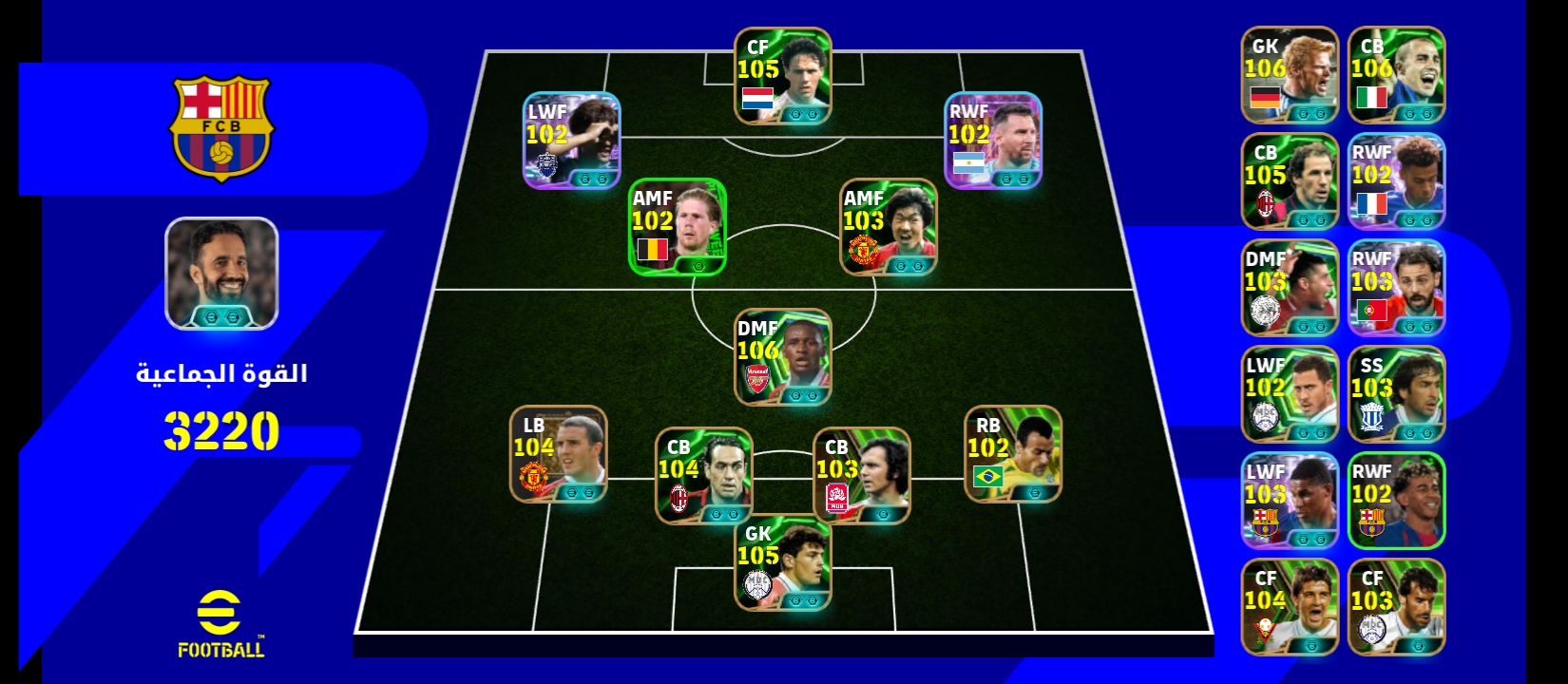This screenshot has height=684, width=1568.
Task: Select the RB 102 Brazil right back
Action: click(x=1013, y=454)
